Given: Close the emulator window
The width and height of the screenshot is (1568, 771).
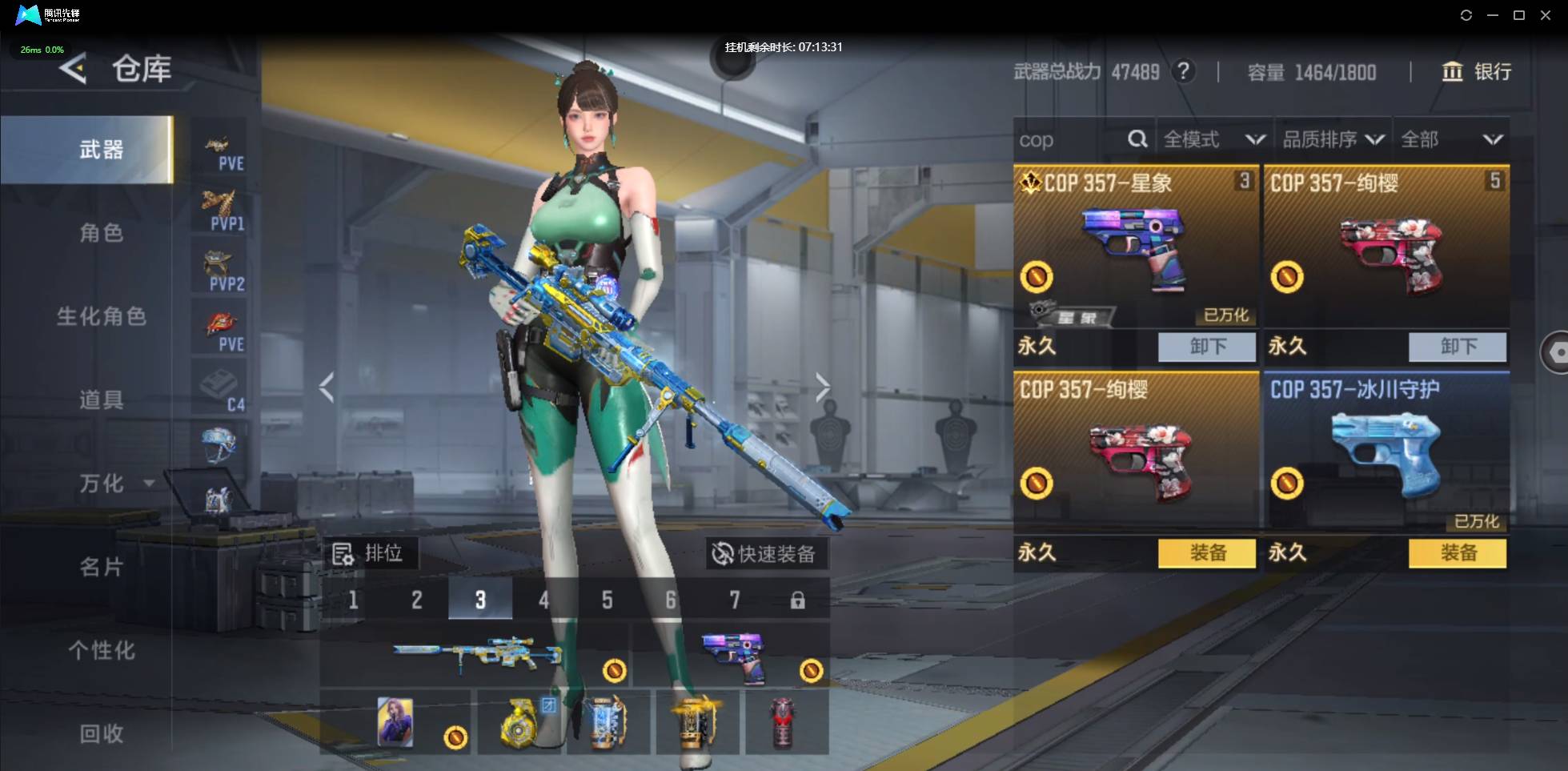Looking at the screenshot, I should tap(1546, 15).
